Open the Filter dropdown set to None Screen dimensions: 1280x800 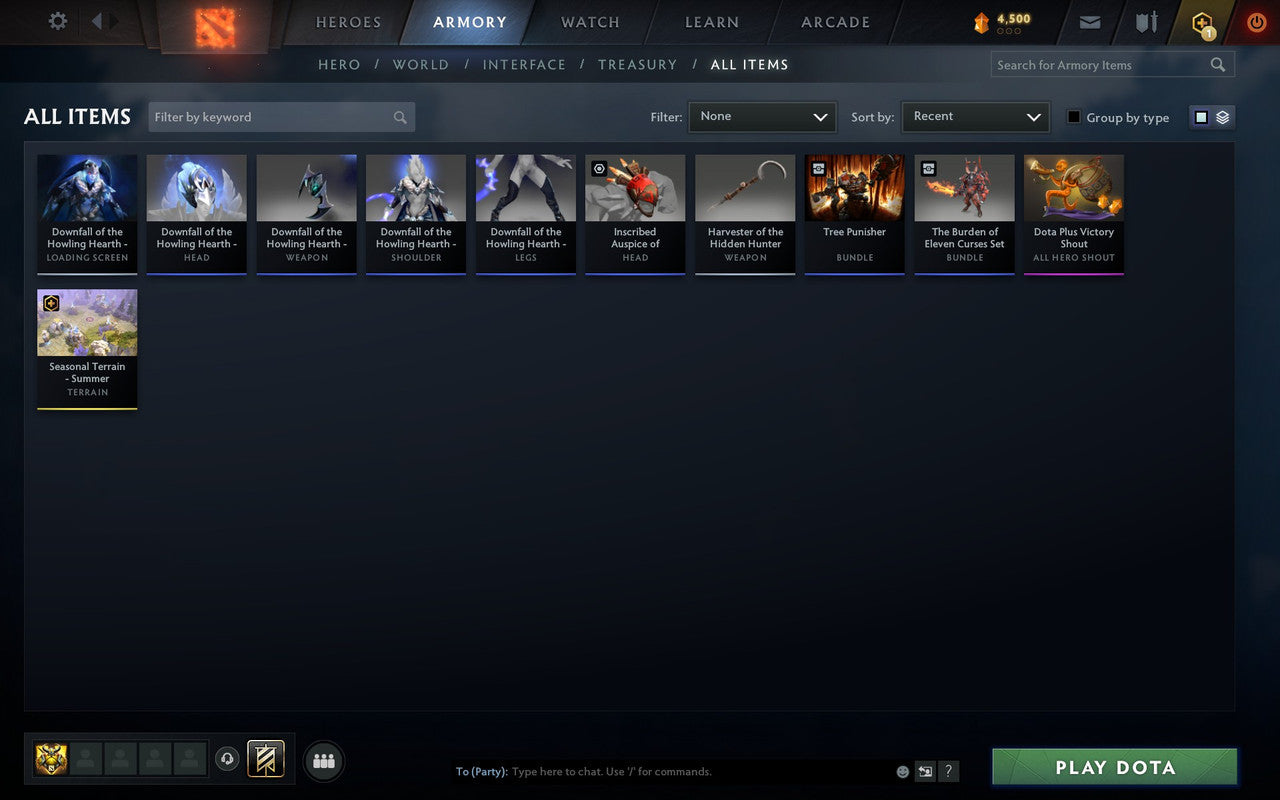tap(762, 117)
